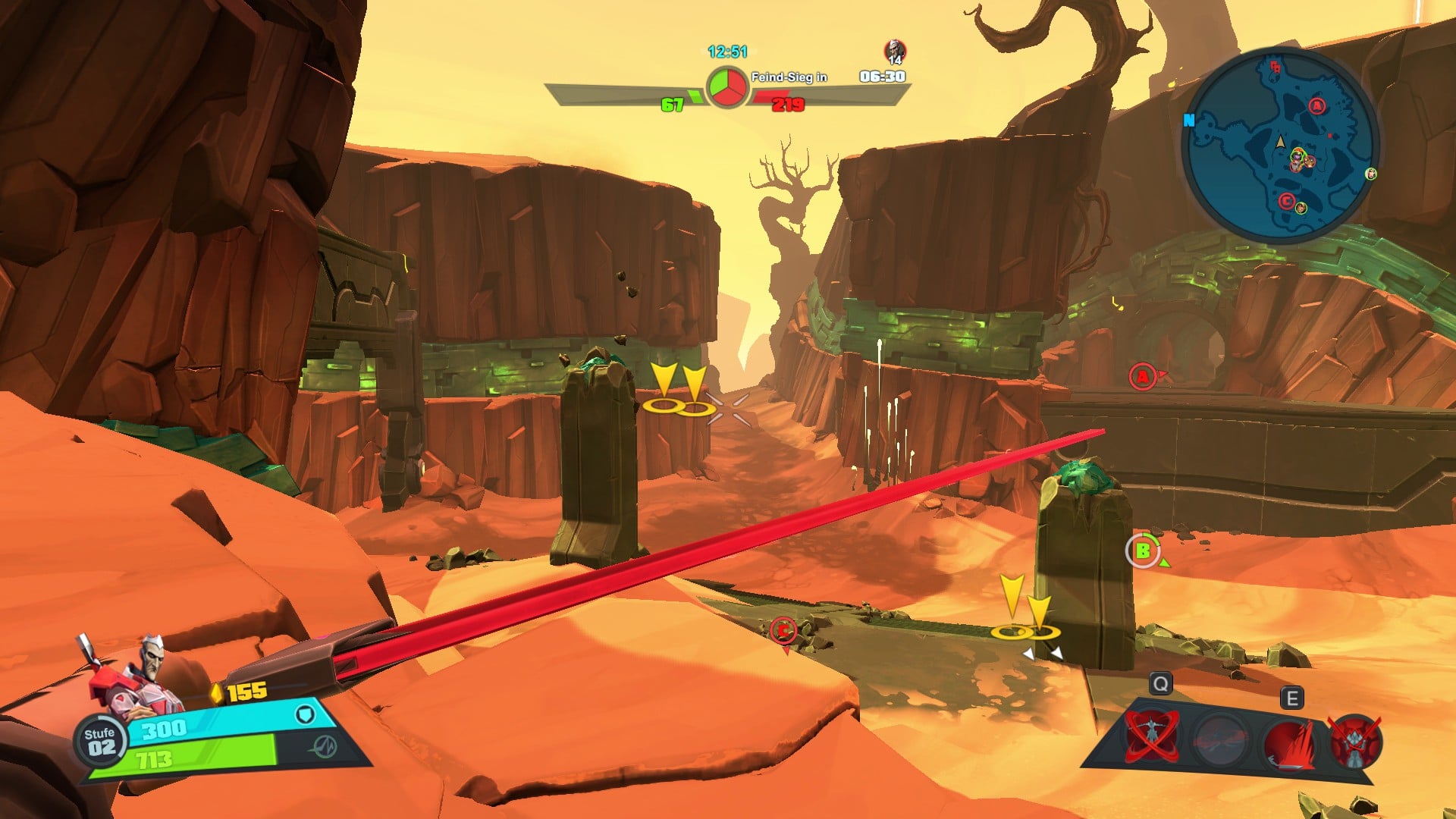
Task: Activate the E red spike ability
Action: tap(1289, 739)
